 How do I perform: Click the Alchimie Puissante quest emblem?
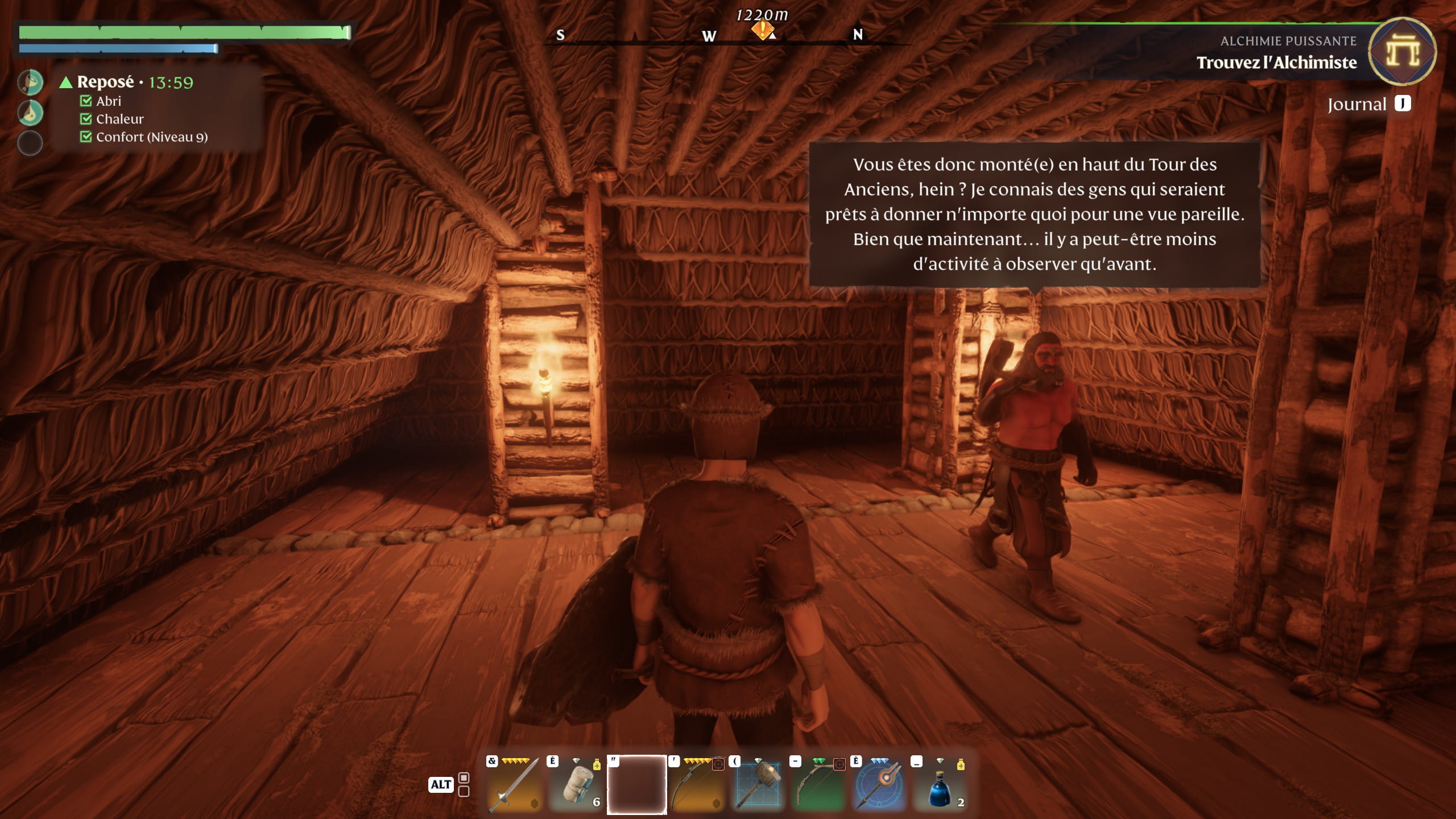tap(1402, 52)
